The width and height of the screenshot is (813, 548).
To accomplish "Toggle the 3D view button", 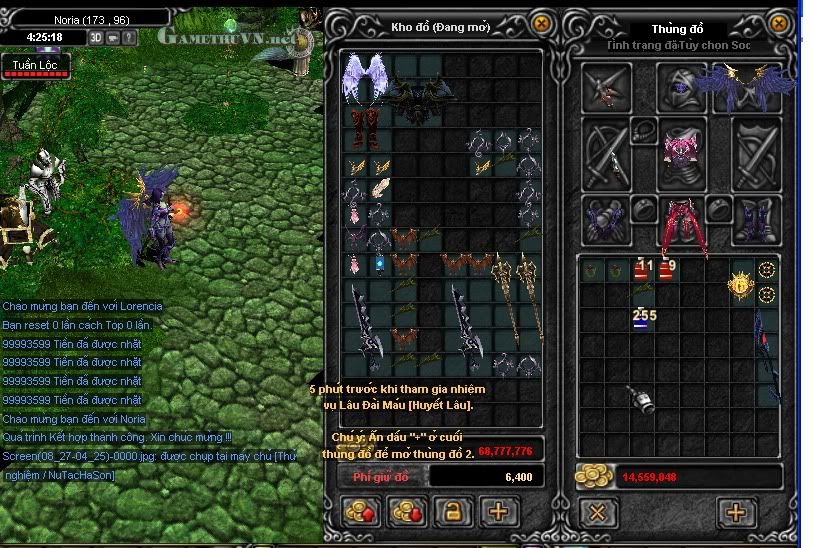I will click(97, 37).
